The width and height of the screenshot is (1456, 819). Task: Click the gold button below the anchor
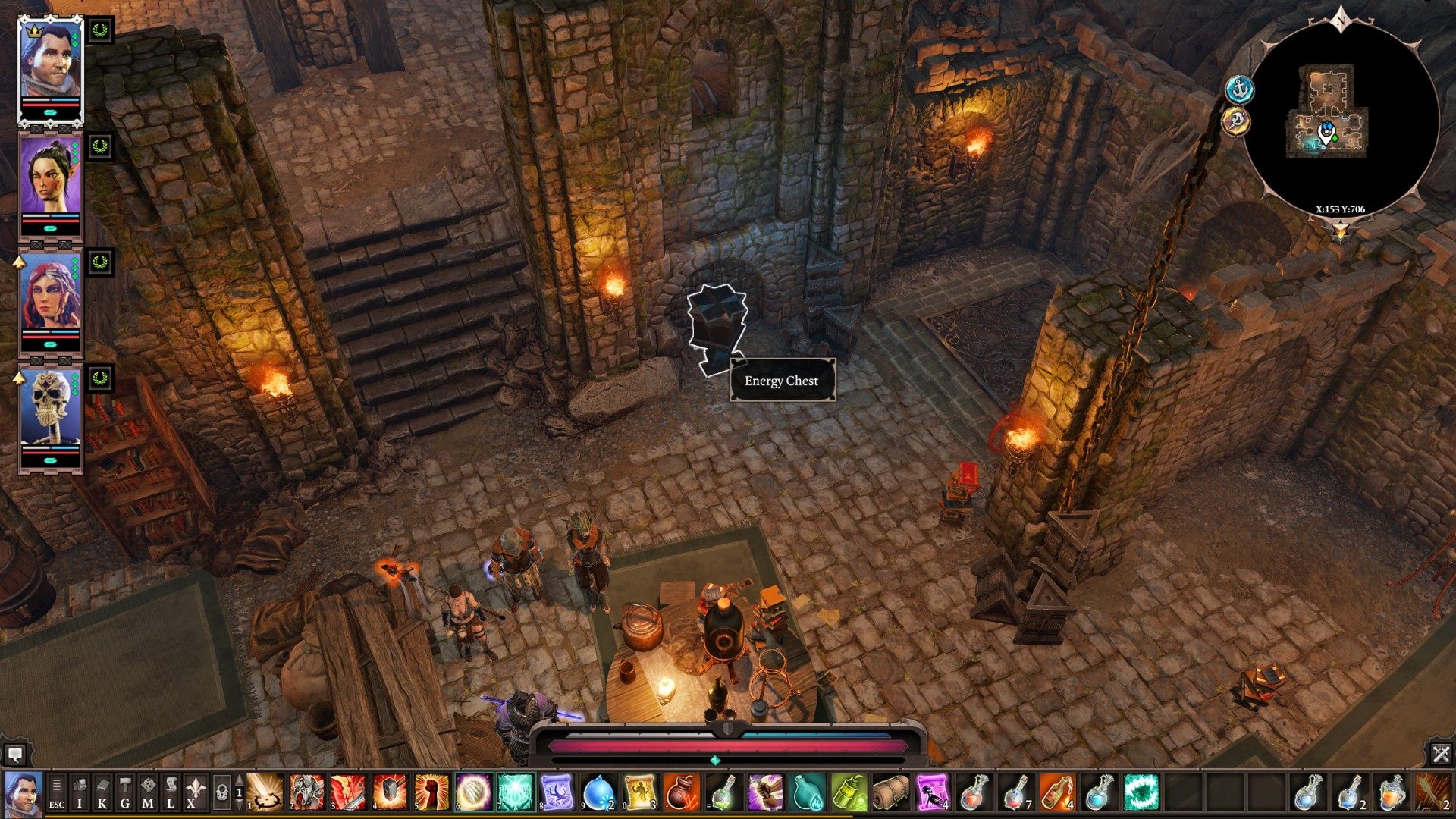pos(1236,121)
